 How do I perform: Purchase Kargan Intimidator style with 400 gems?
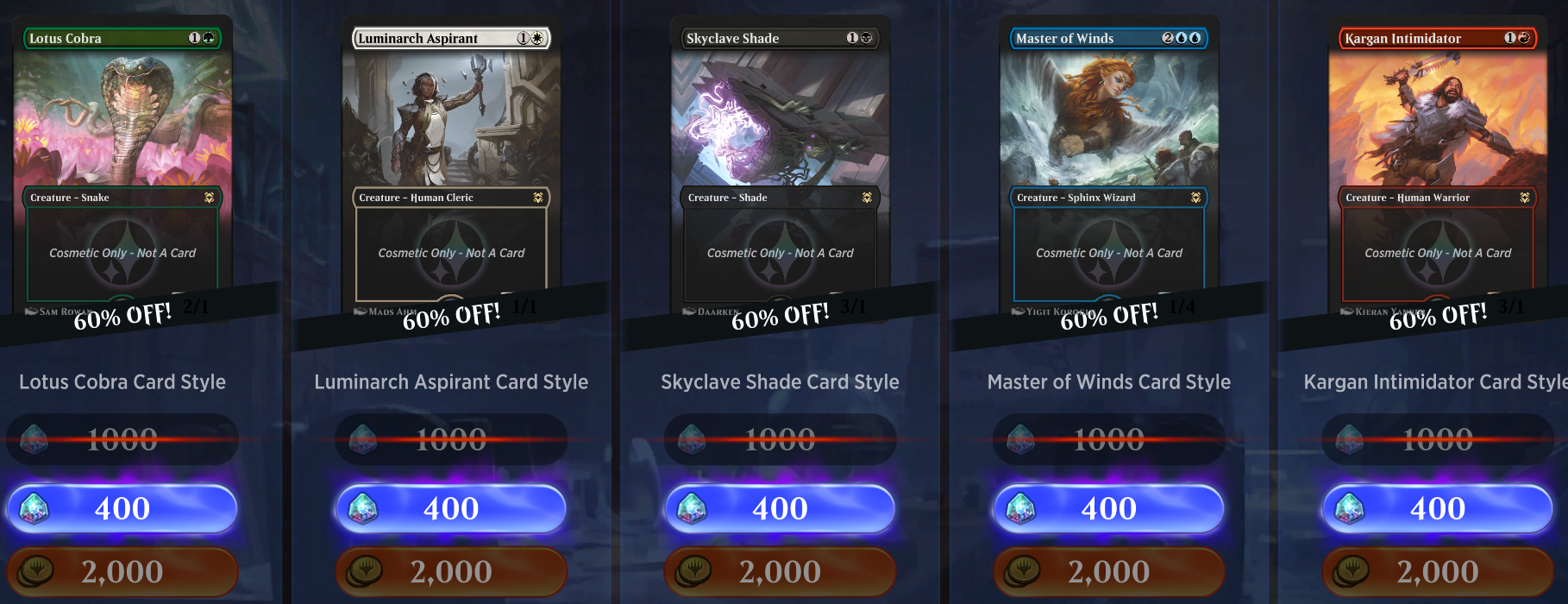tap(1438, 508)
